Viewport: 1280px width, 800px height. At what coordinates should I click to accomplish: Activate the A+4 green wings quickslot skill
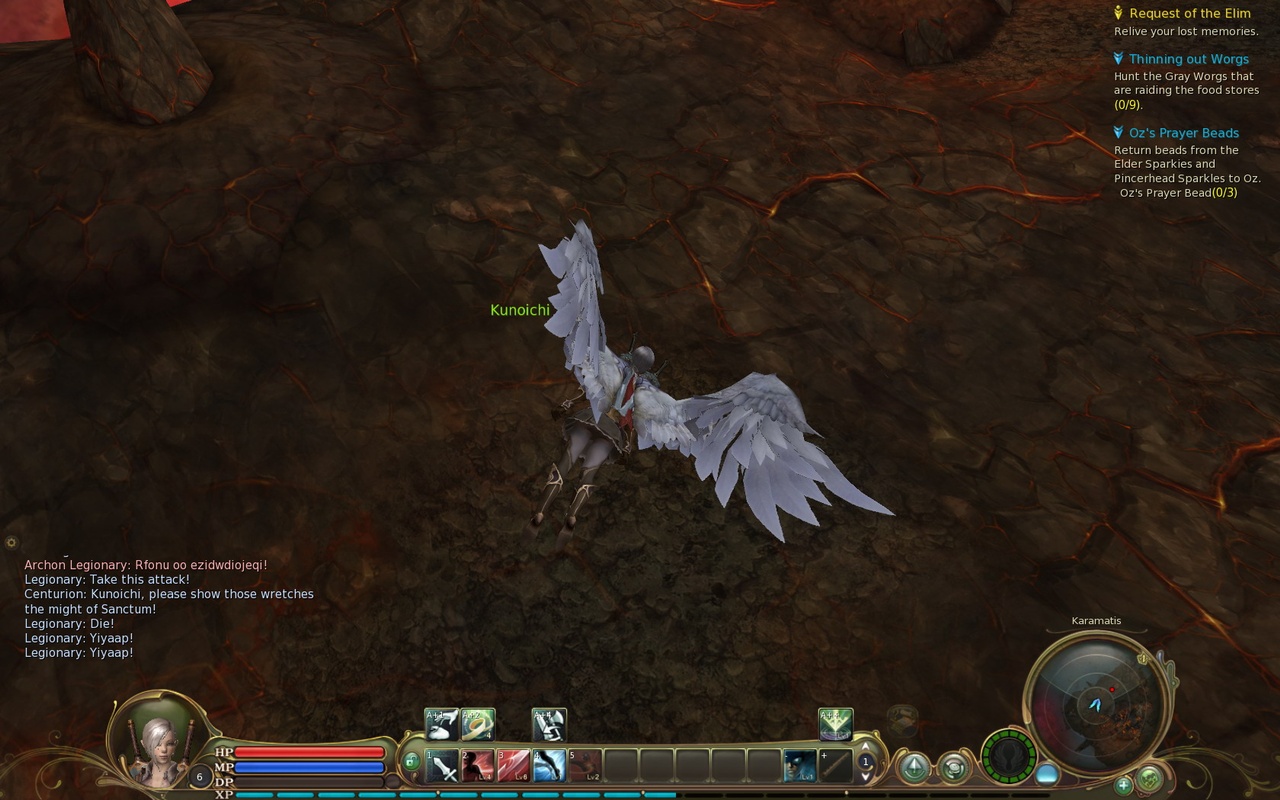pos(836,723)
